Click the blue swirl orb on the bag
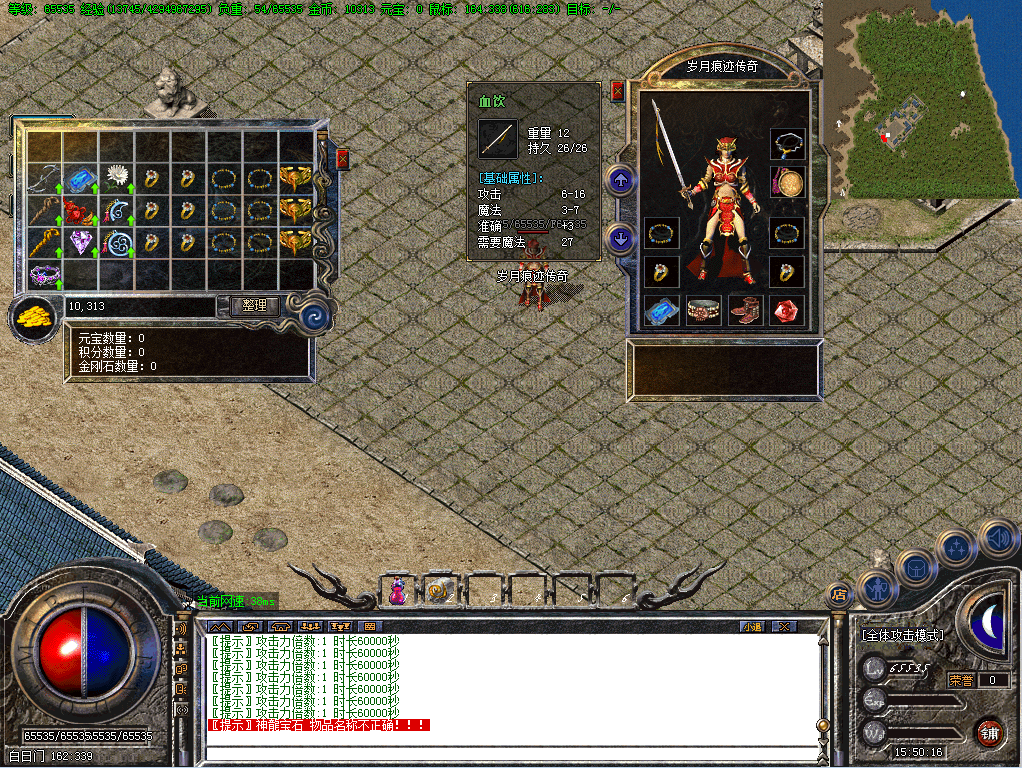Viewport: 1022px width, 768px height. [316, 316]
